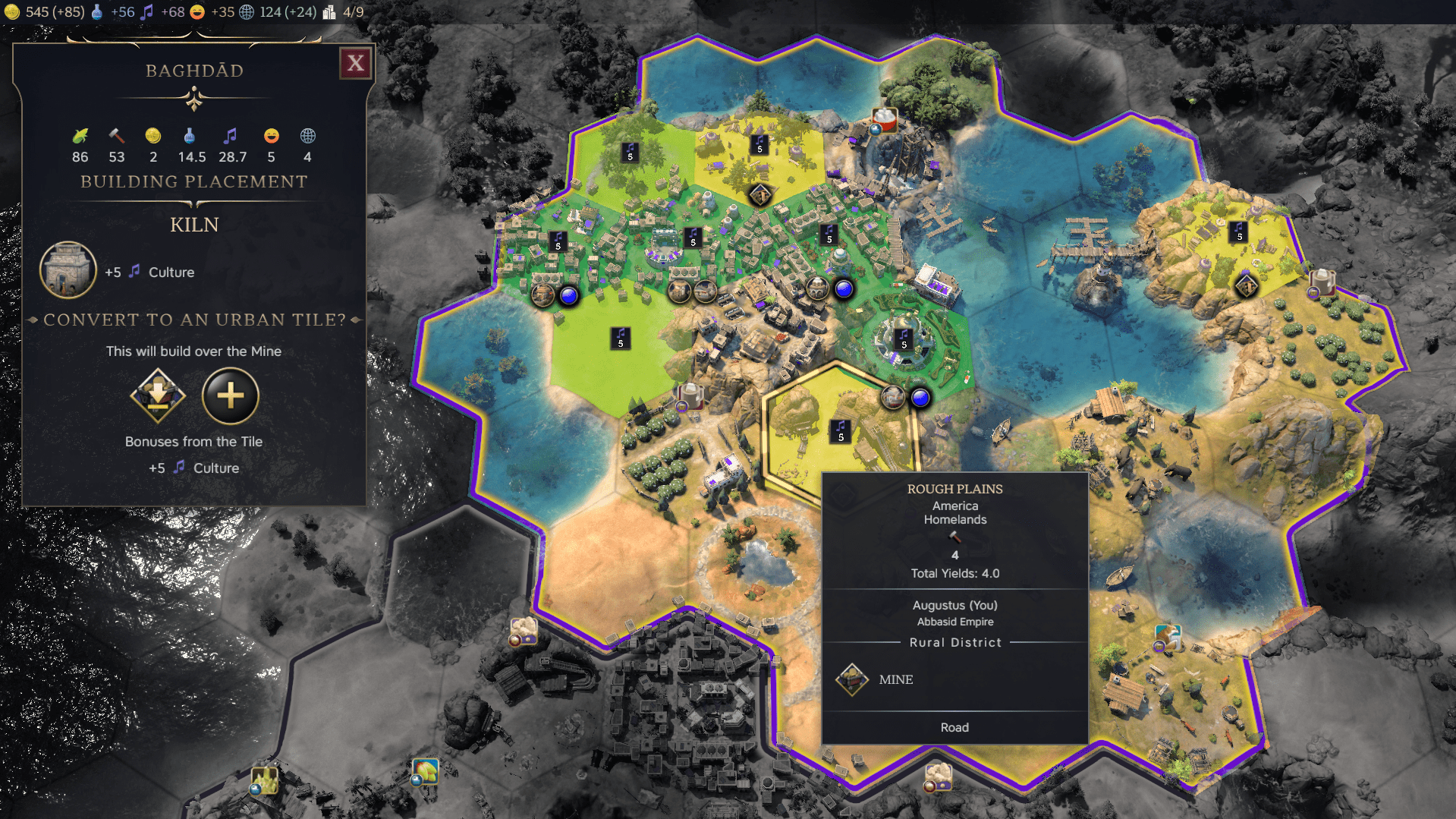Click the Kiln building portrait

click(x=68, y=270)
